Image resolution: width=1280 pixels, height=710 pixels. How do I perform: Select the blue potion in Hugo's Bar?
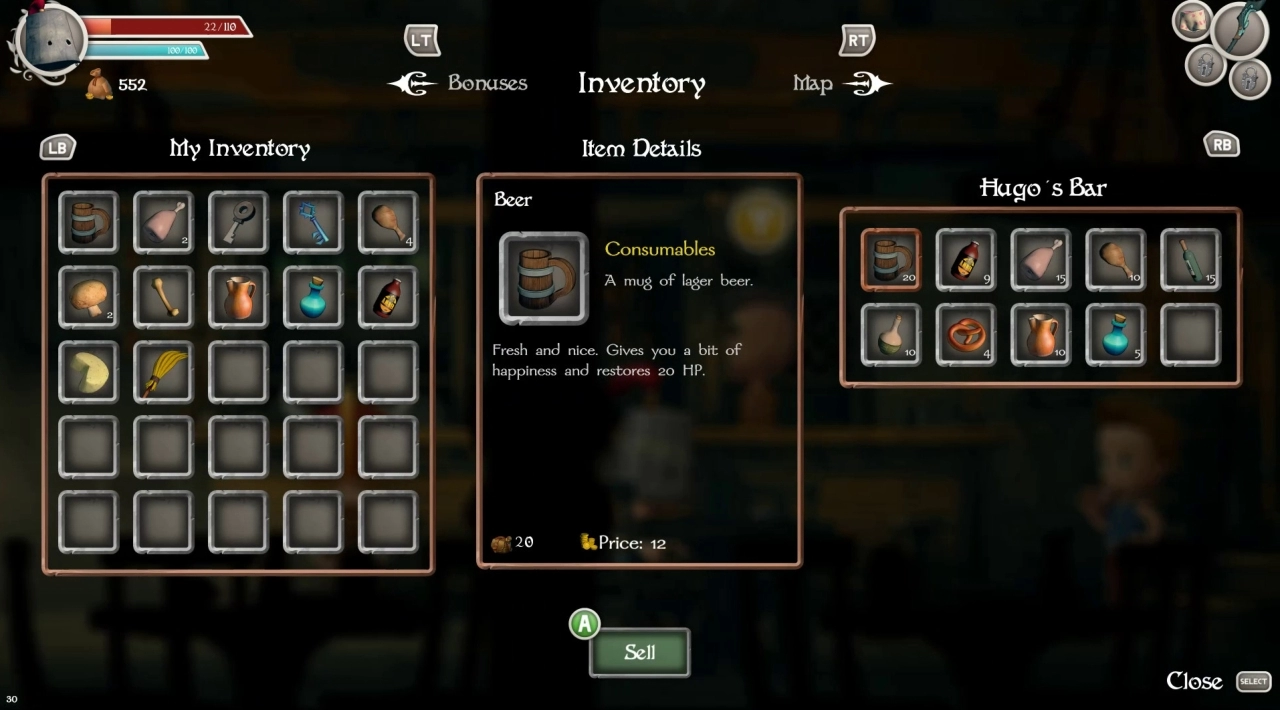[x=1115, y=335]
